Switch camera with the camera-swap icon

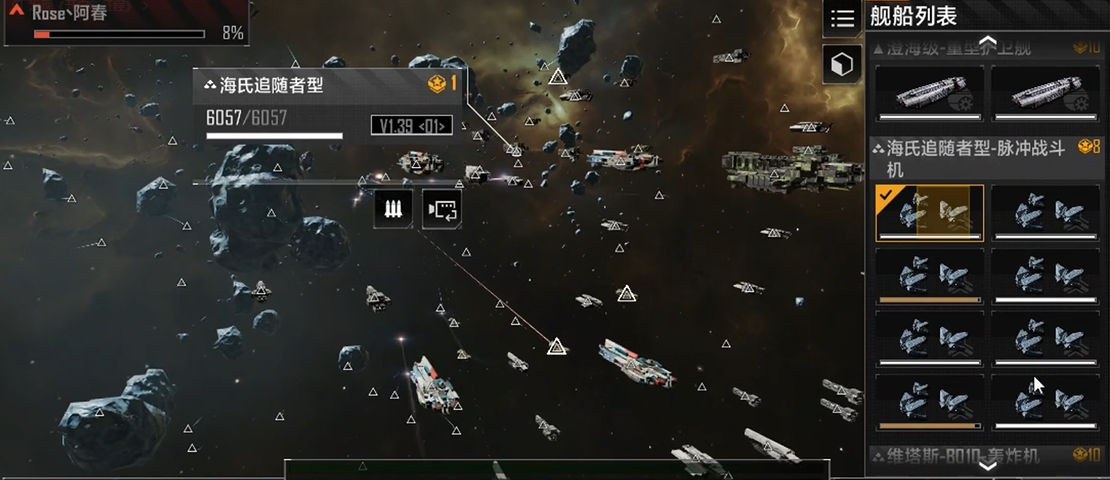tap(441, 209)
